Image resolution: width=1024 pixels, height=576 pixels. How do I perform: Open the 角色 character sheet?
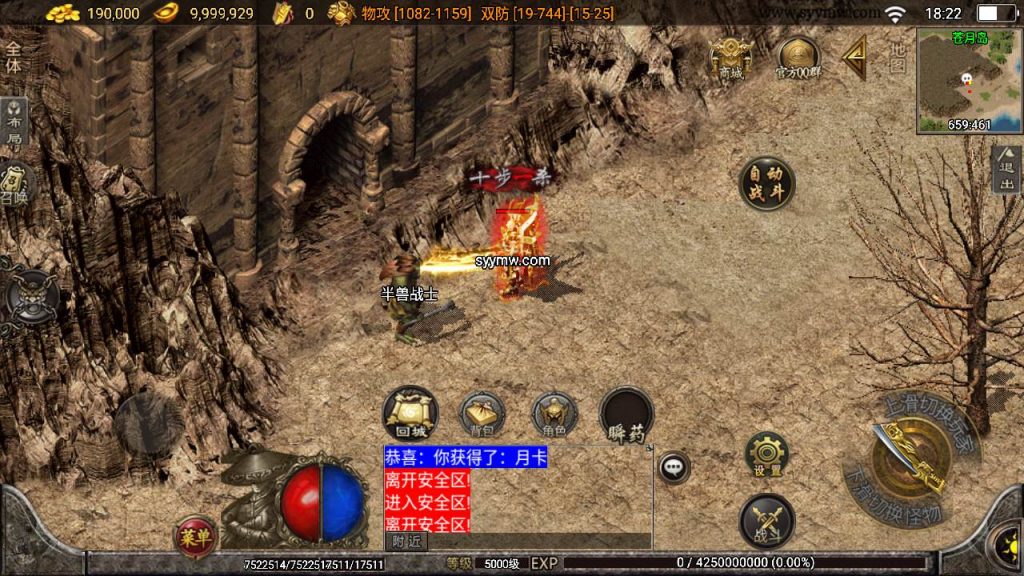[x=554, y=415]
